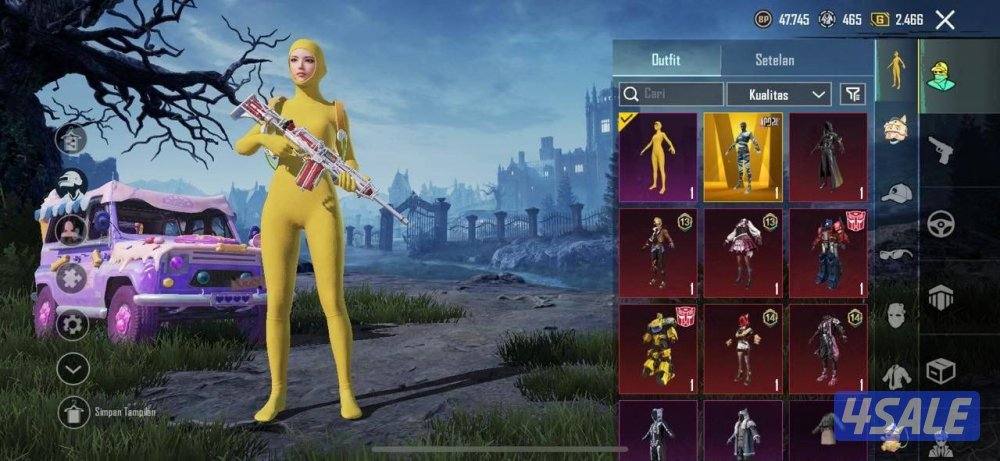Open the glasses category

(x=896, y=255)
